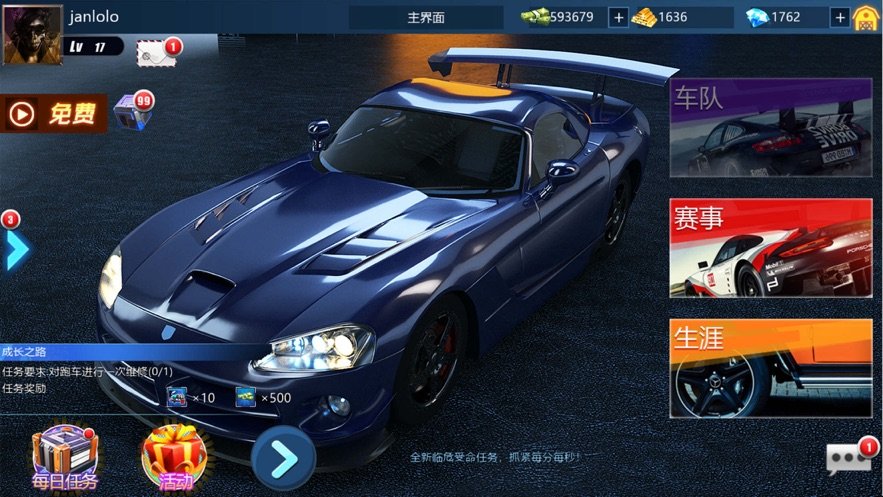Open the yellow barn garage icon
883x497 pixels.
pyautogui.click(x=866, y=17)
